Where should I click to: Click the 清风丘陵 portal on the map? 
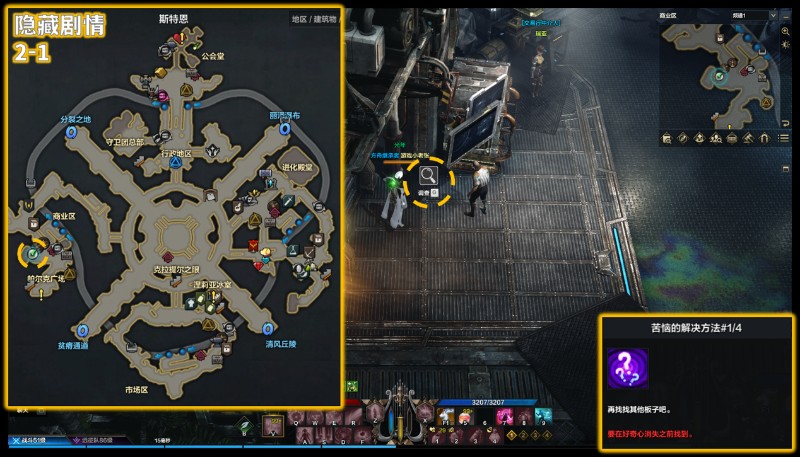[269, 329]
